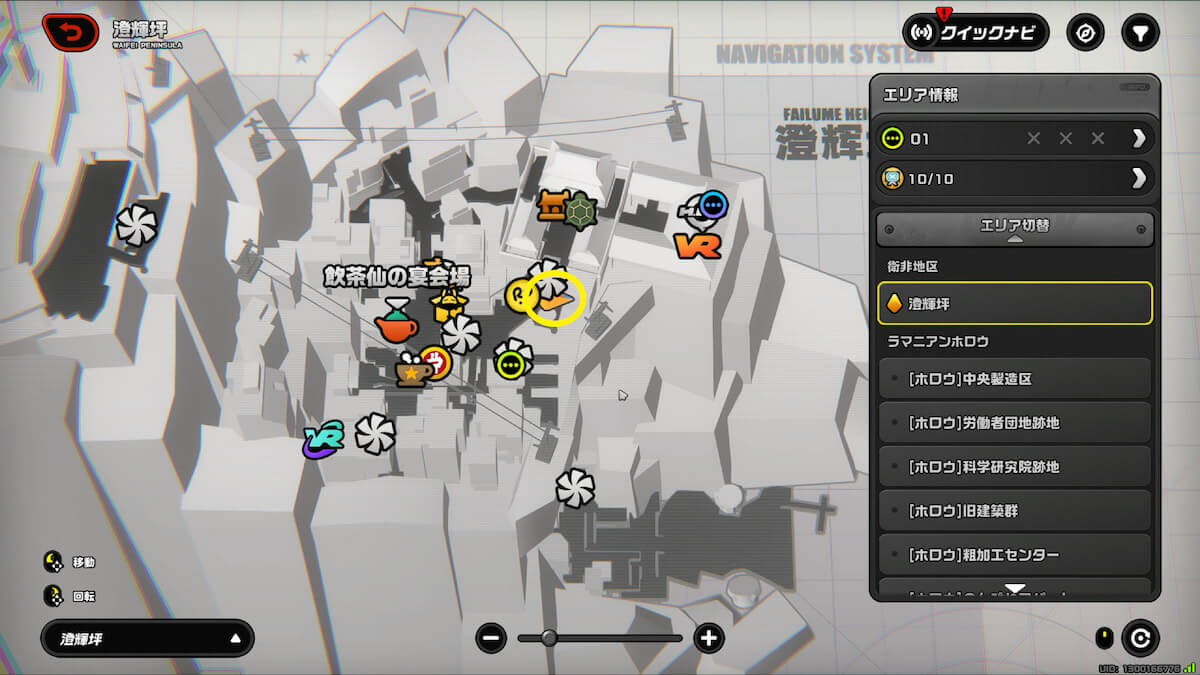1200x675 pixels.
Task: Click the orange VR map marker
Action: point(697,245)
